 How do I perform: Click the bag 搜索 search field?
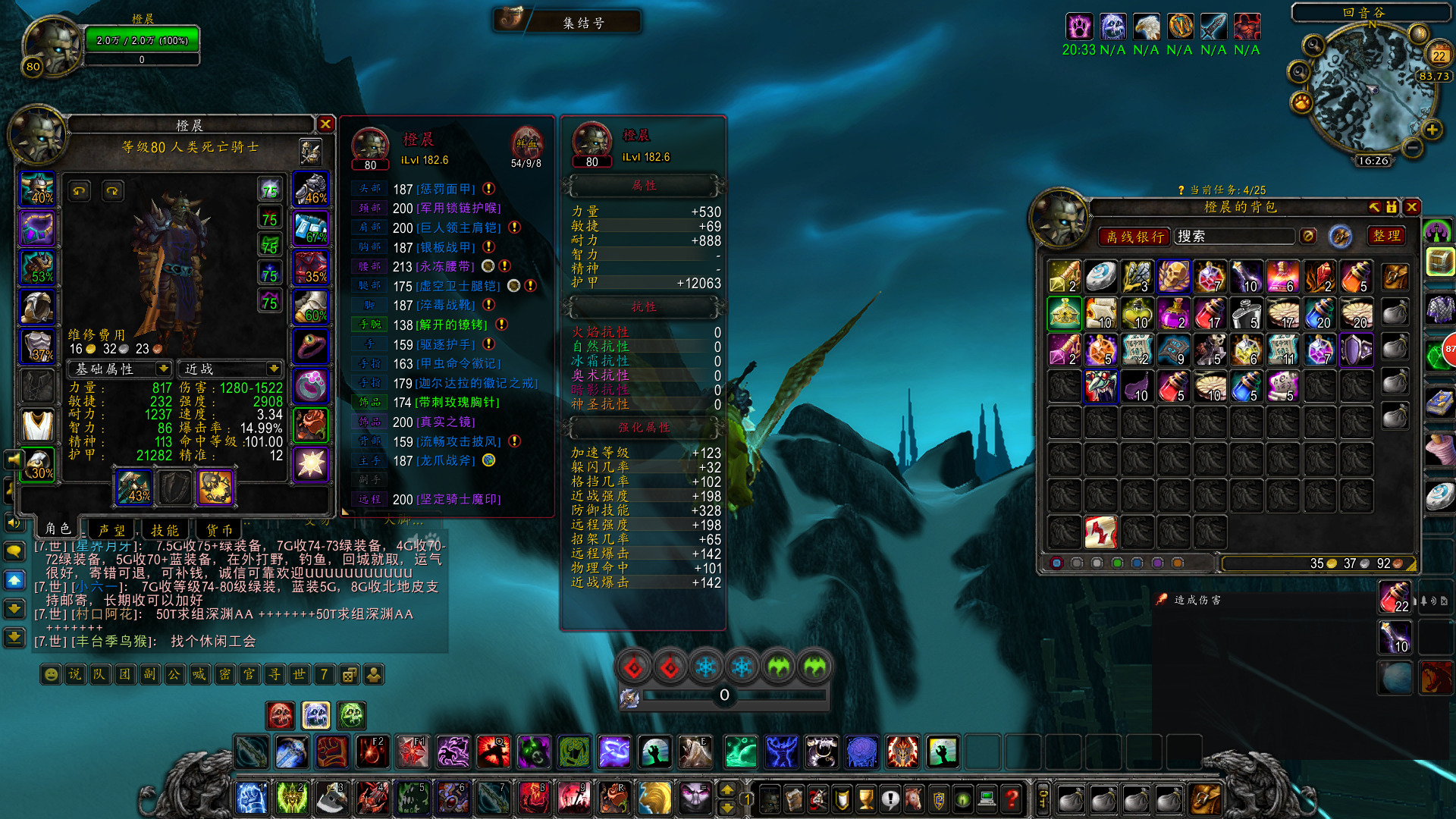point(1233,237)
